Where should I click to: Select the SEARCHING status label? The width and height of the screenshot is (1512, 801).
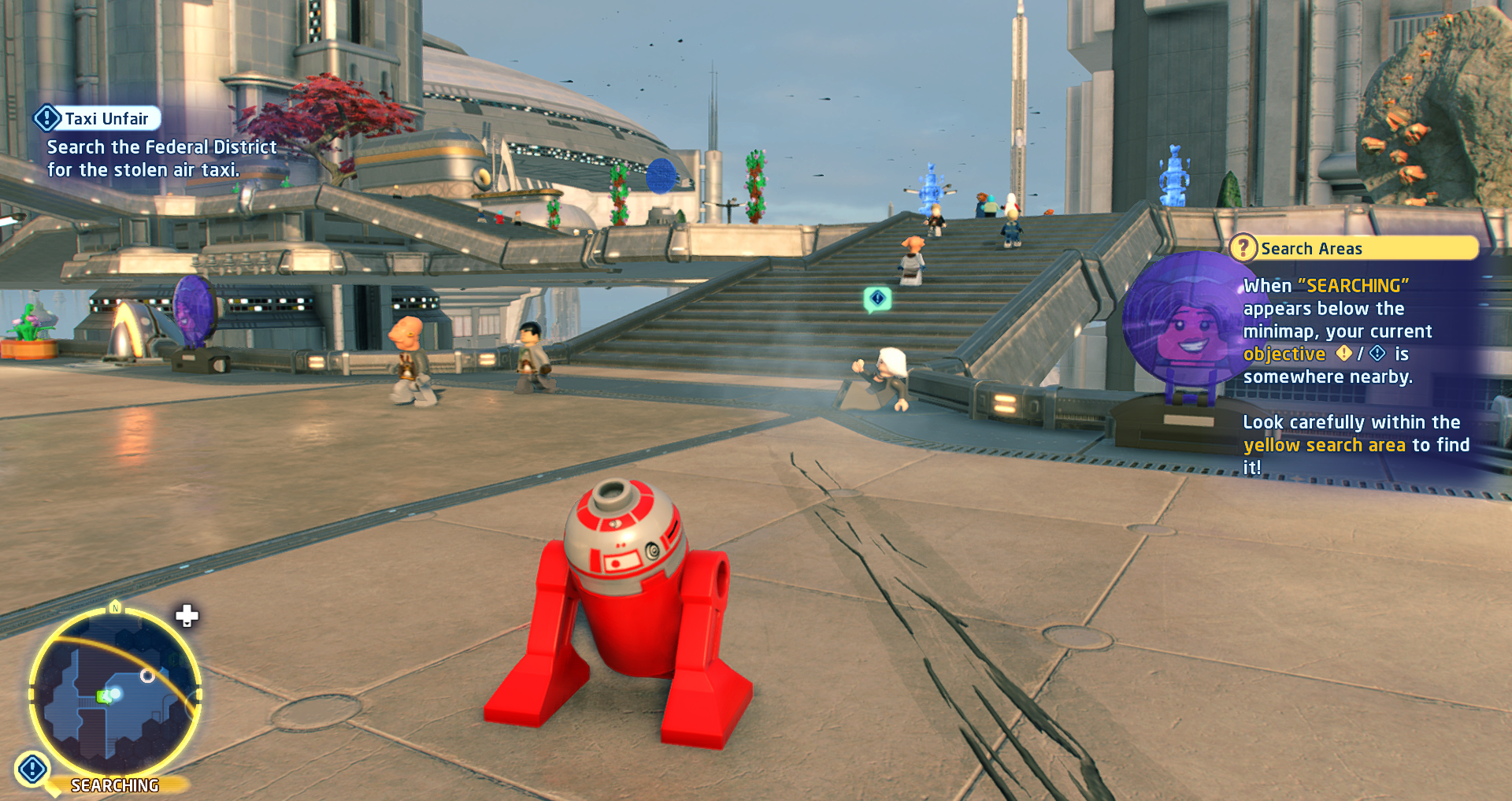[x=115, y=785]
